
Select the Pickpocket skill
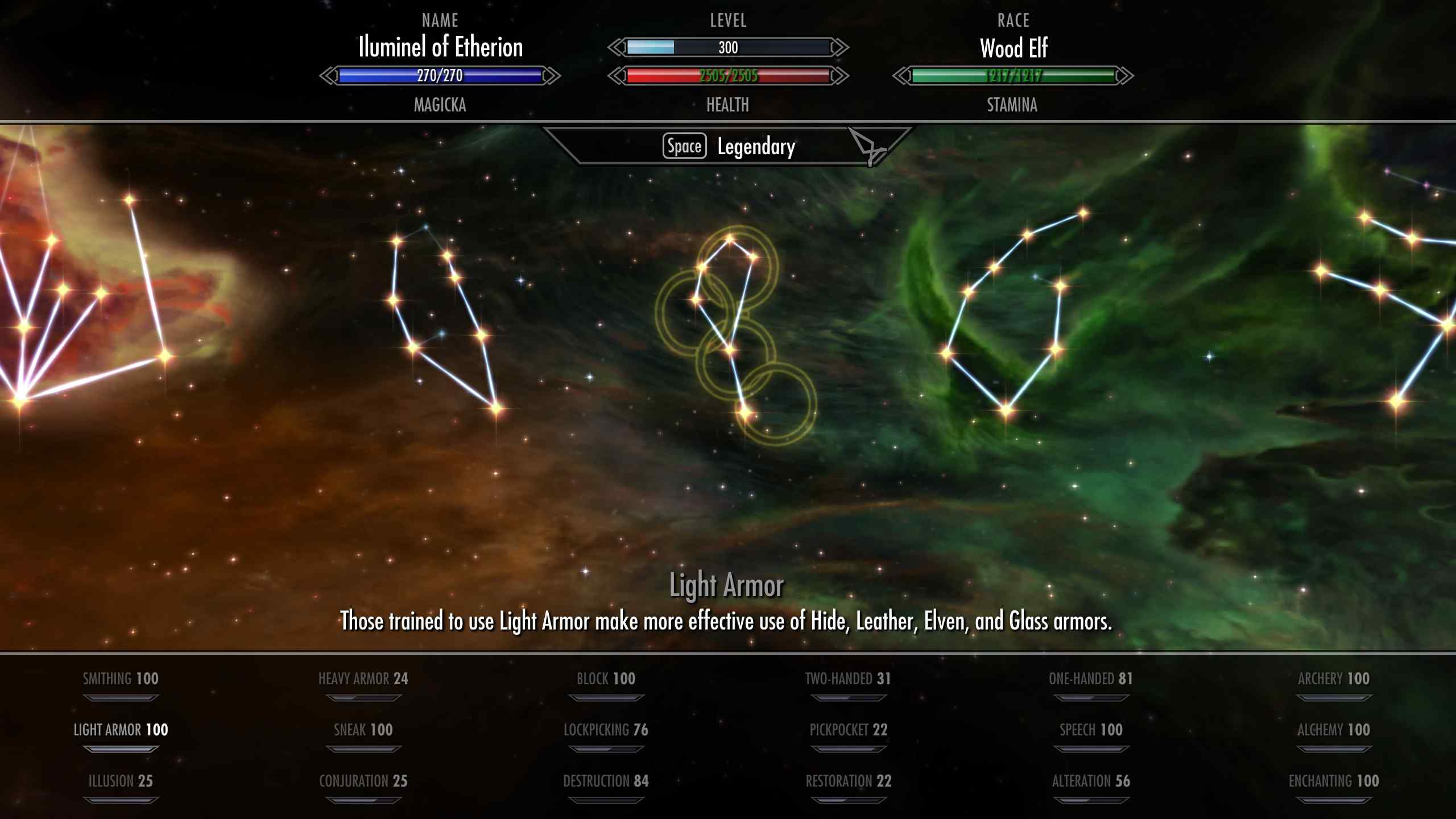[x=848, y=730]
